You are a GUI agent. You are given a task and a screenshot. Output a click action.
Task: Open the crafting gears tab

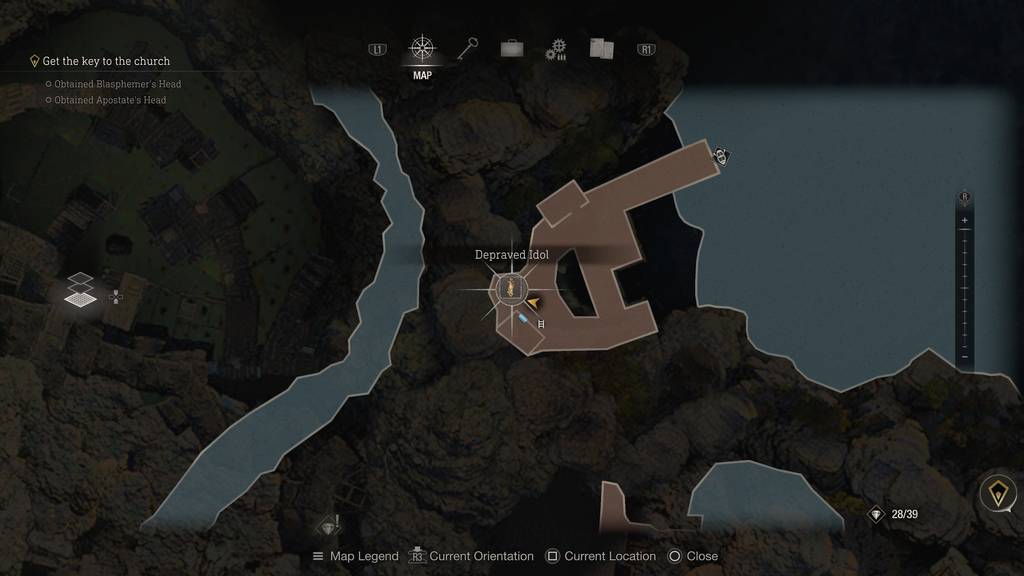[556, 49]
